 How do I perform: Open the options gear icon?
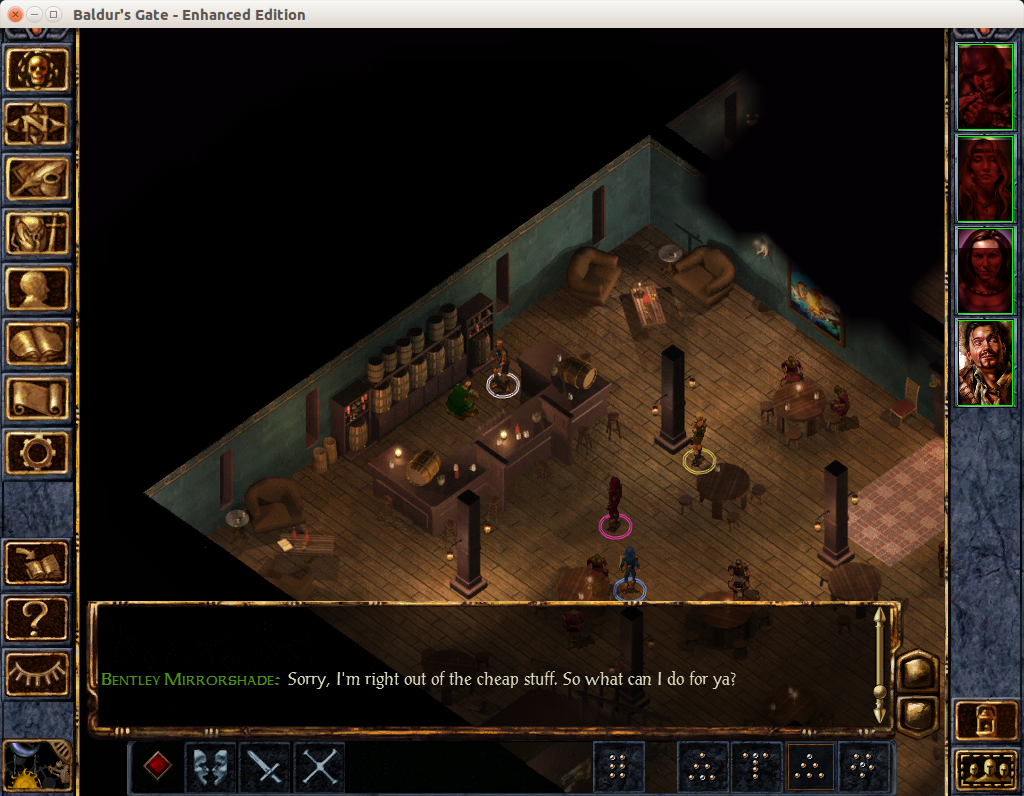(39, 453)
